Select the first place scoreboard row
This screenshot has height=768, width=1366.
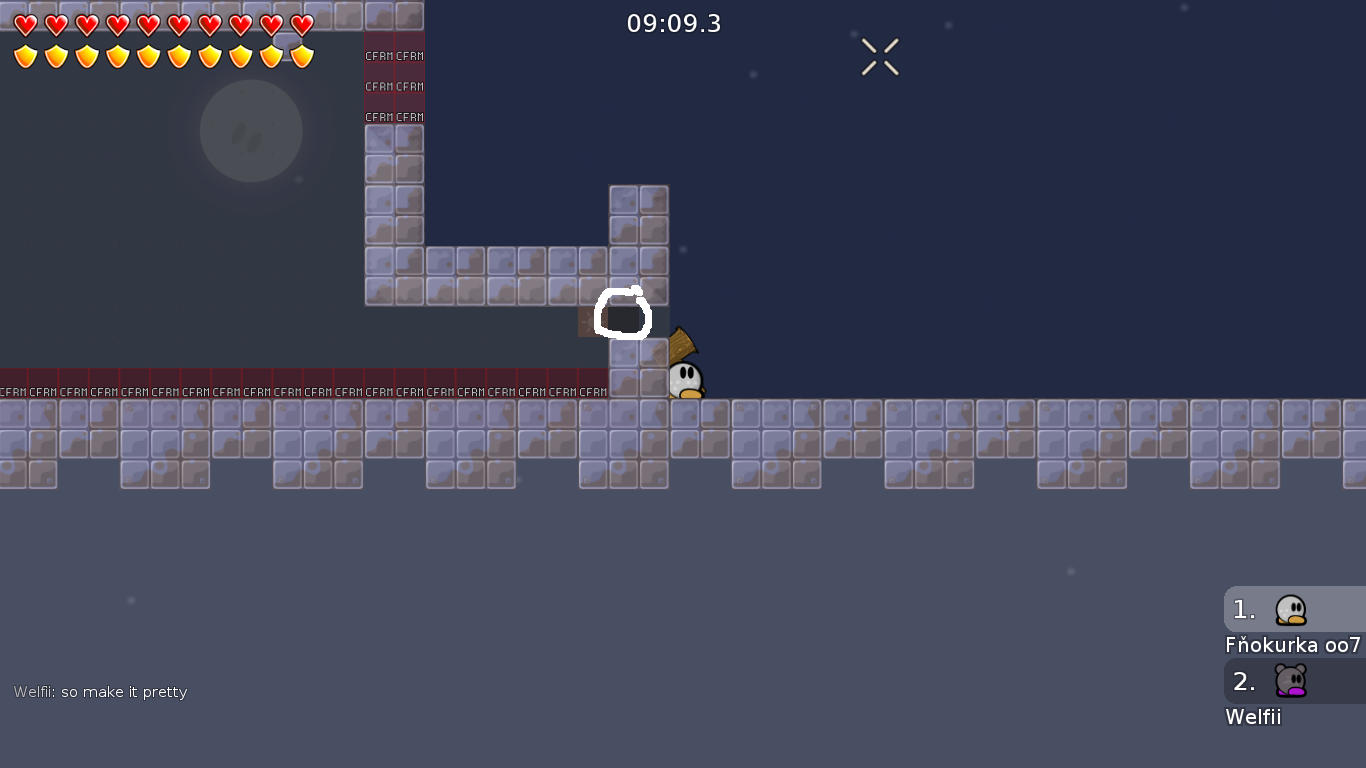pyautogui.click(x=1290, y=609)
